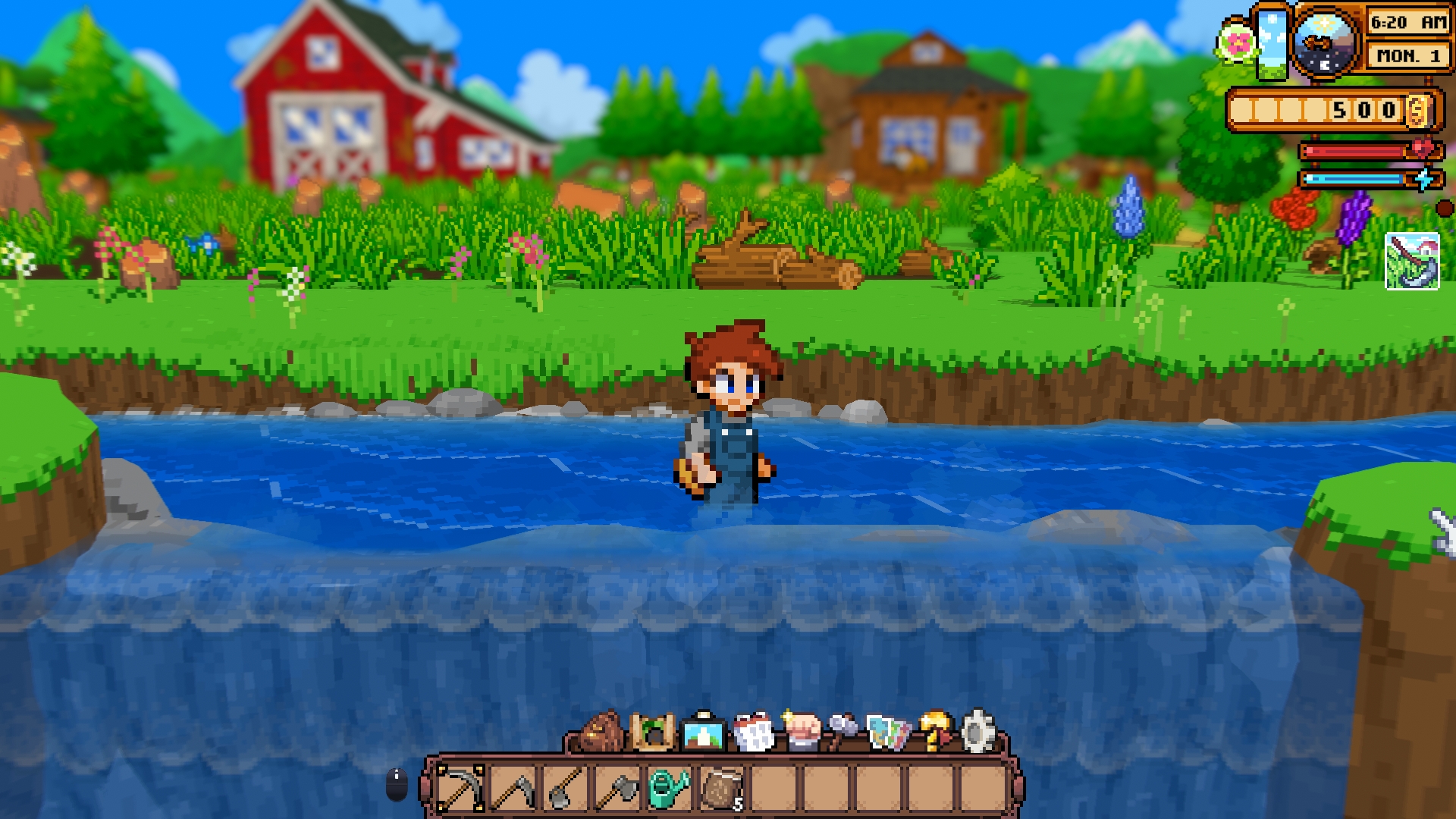Click the day-night cycle dial
The width and height of the screenshot is (1456, 819).
[x=1326, y=42]
